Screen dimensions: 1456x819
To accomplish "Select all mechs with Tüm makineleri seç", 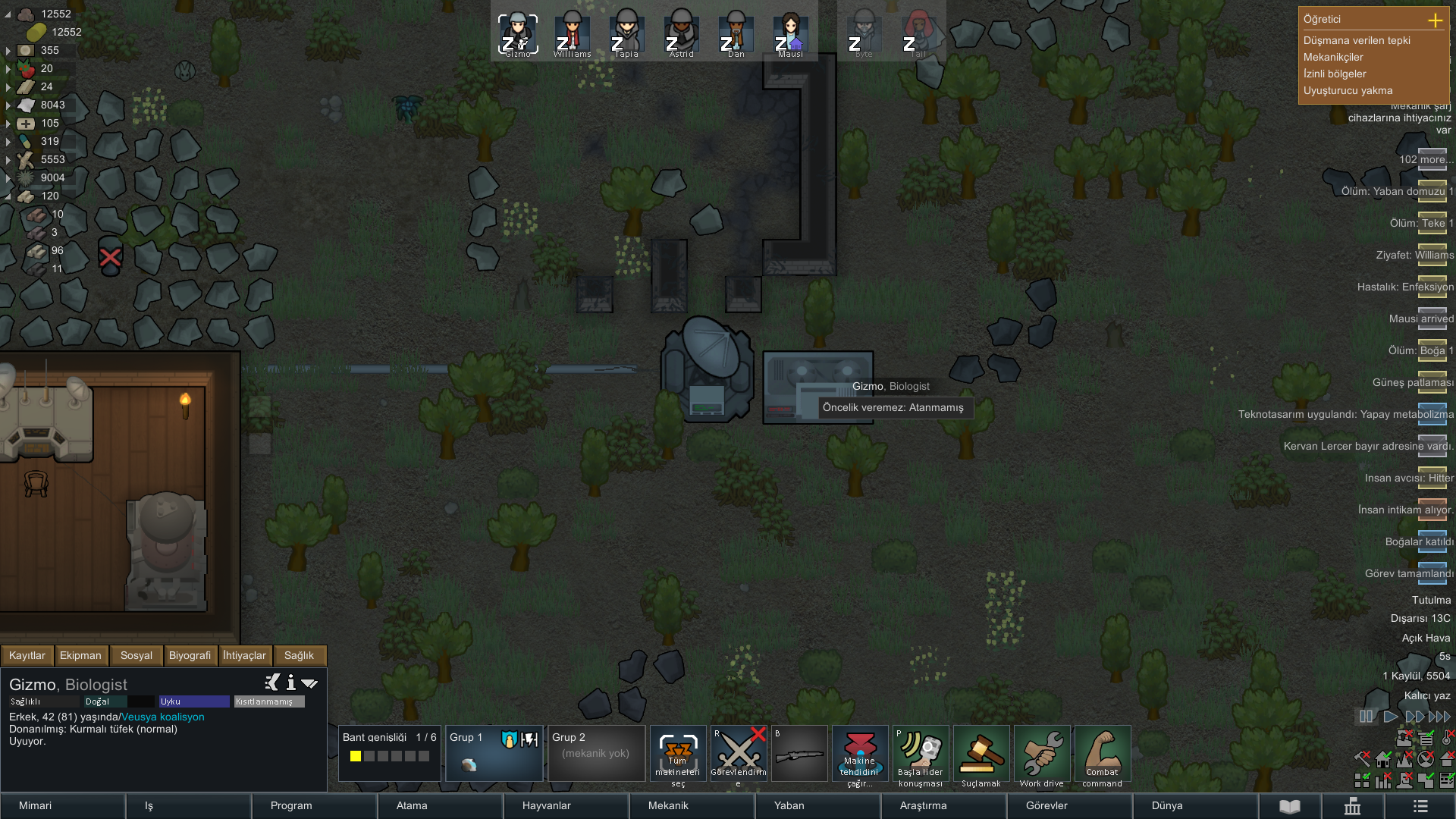I will 678,756.
